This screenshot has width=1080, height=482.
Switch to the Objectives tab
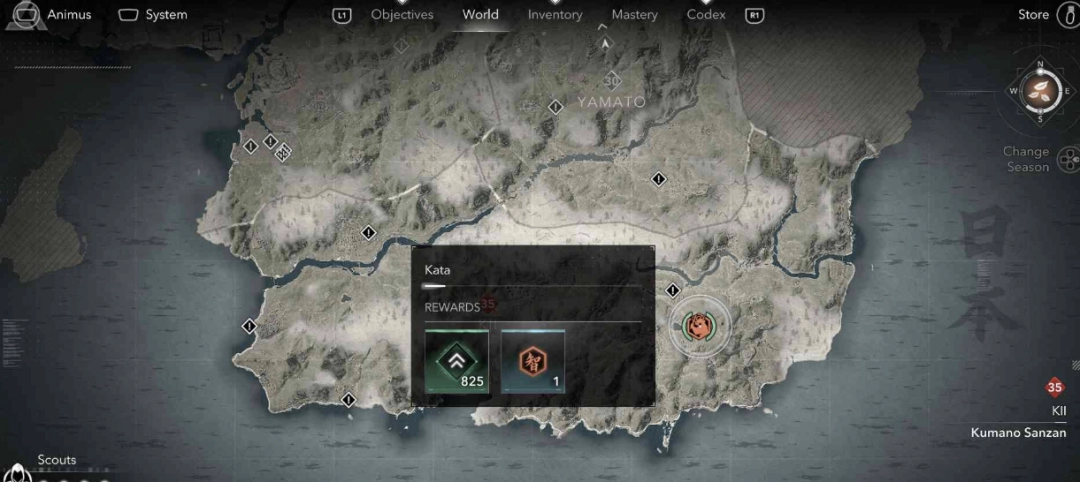point(402,15)
